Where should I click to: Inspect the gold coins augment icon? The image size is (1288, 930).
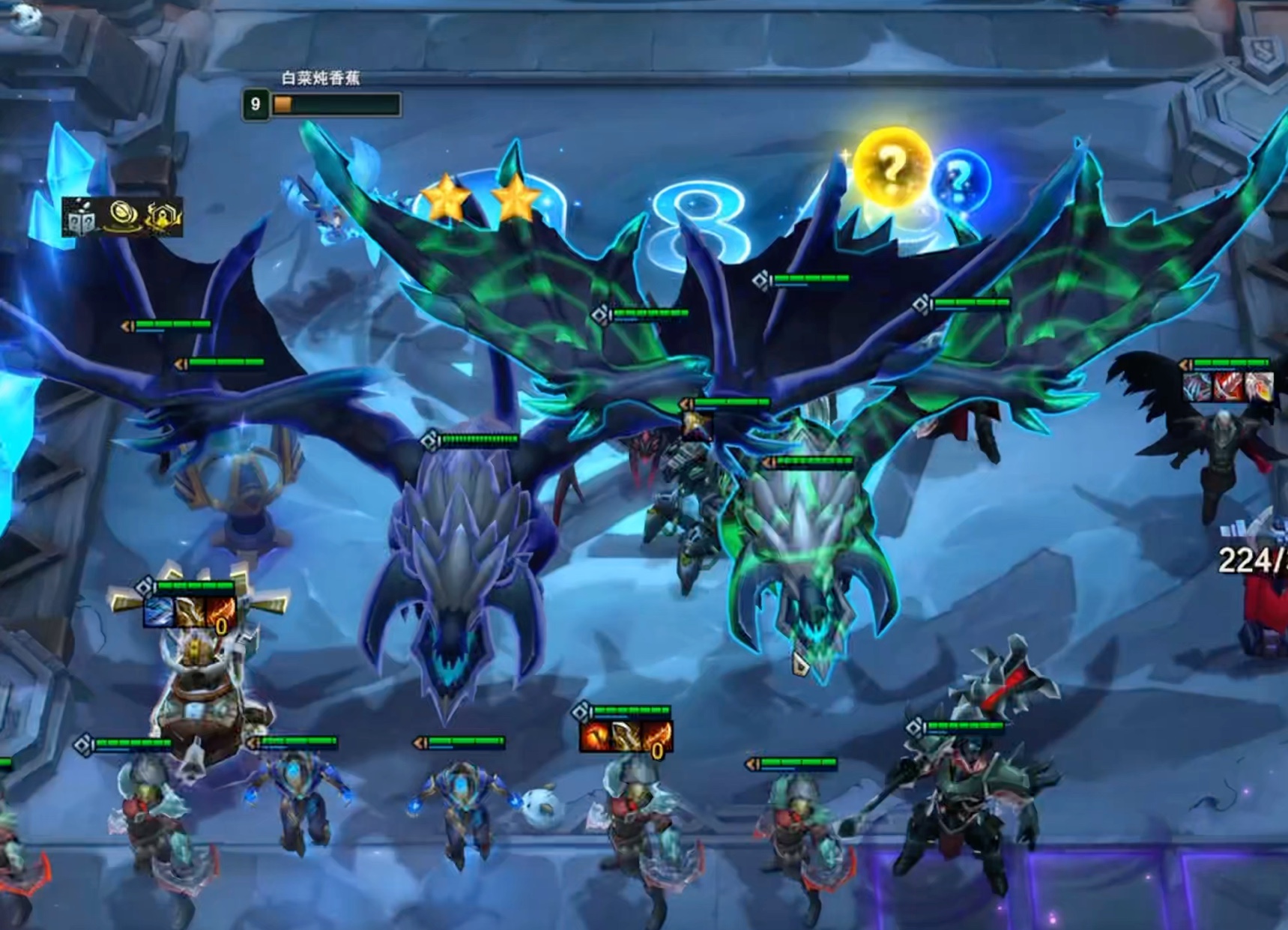[122, 216]
